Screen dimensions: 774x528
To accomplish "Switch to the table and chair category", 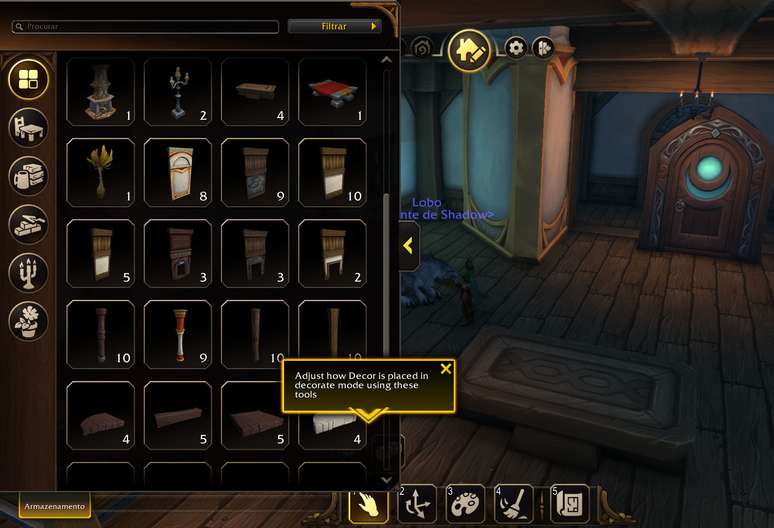I will click(x=28, y=127).
